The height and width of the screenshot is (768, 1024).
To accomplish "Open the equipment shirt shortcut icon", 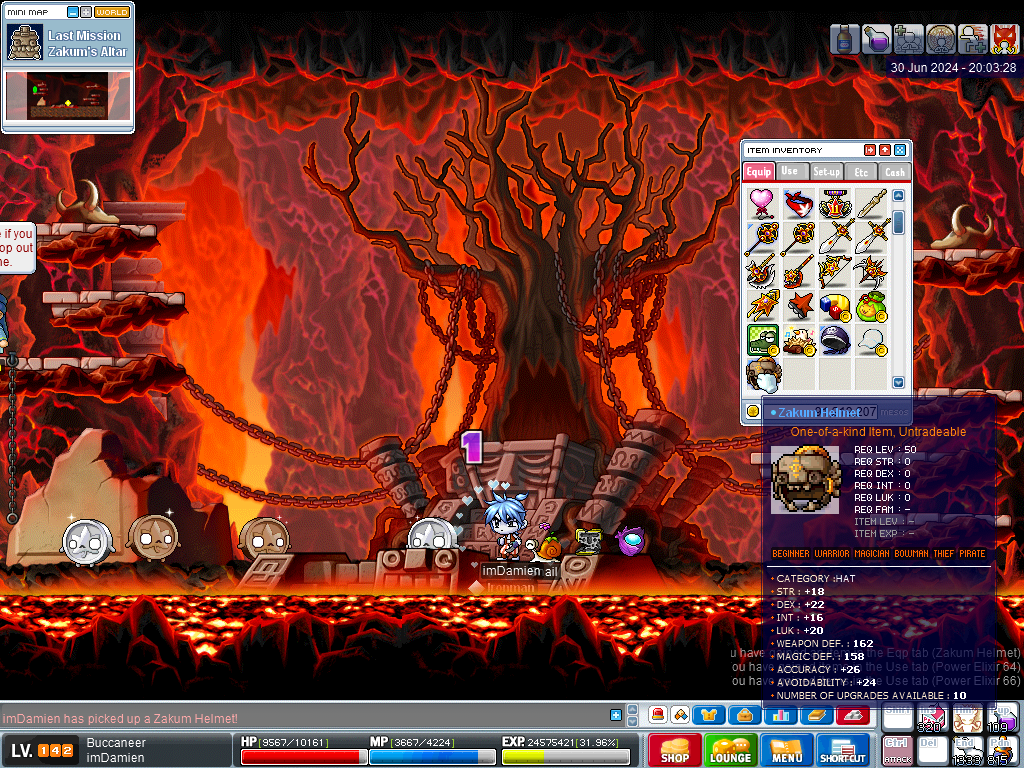I will tap(709, 715).
